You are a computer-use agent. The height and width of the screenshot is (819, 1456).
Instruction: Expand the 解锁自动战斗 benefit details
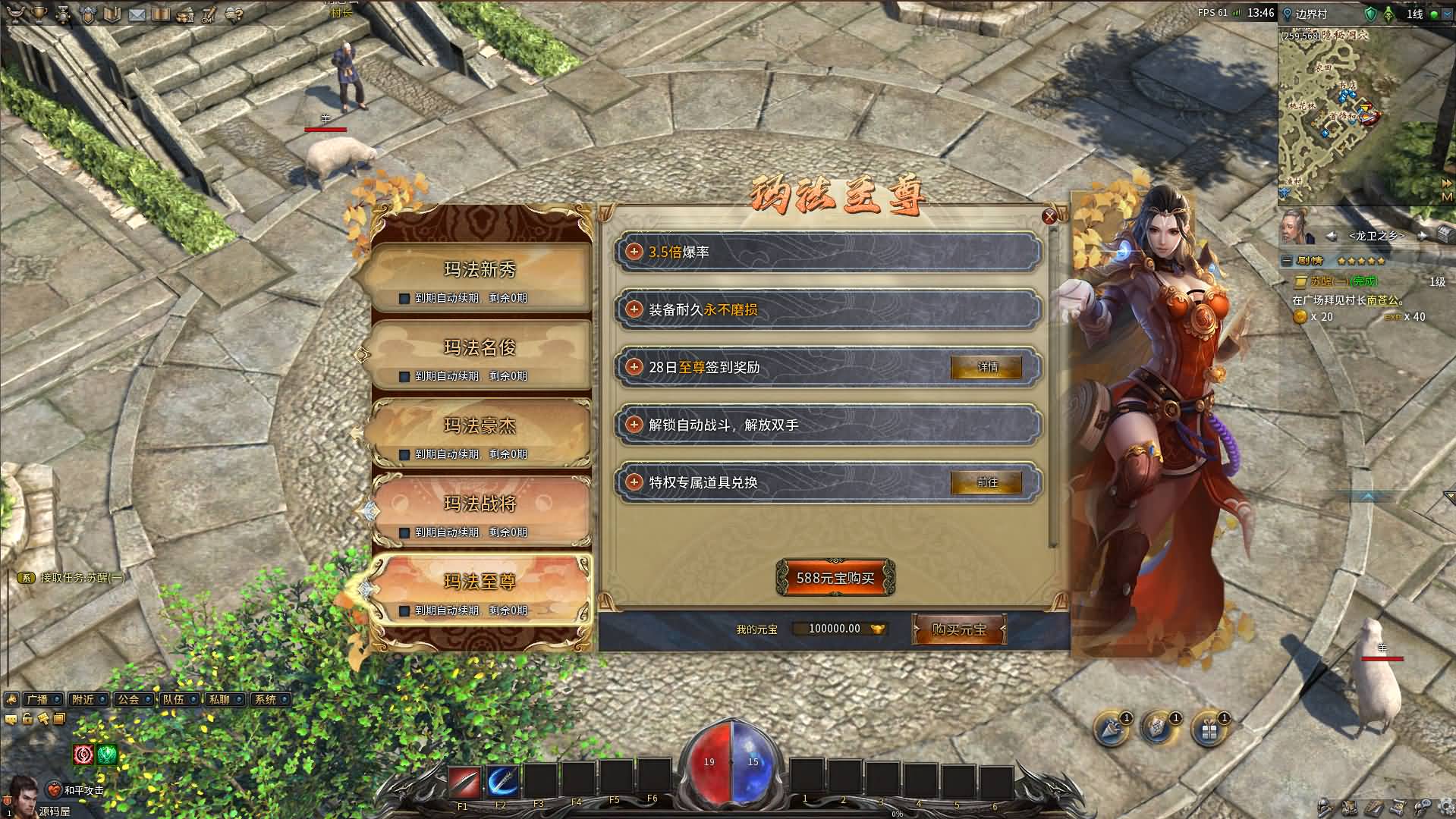tap(634, 425)
